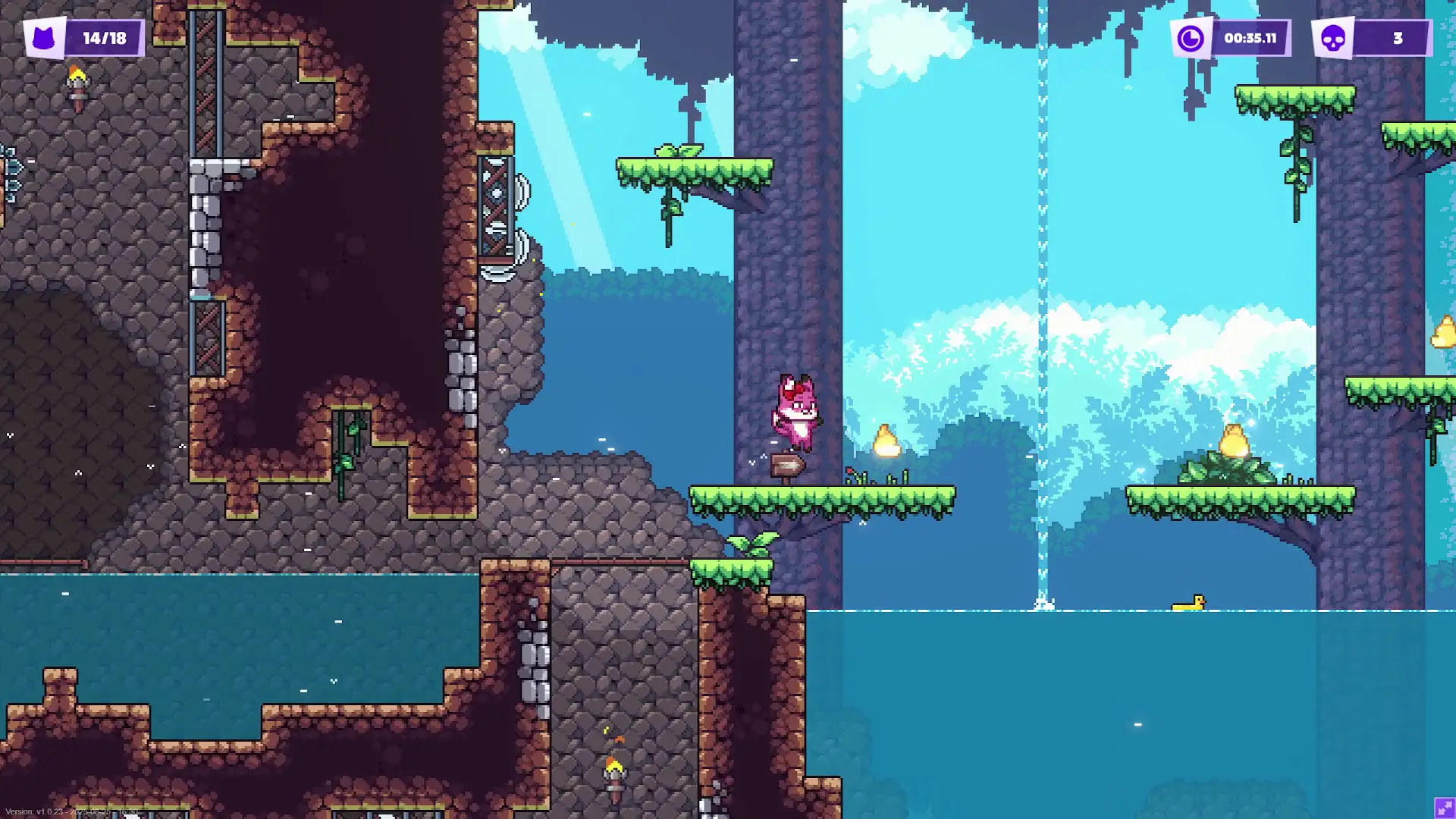This screenshot has width=1456, height=819.
Task: Click the torch on the bottom cave wall
Action: click(x=613, y=772)
